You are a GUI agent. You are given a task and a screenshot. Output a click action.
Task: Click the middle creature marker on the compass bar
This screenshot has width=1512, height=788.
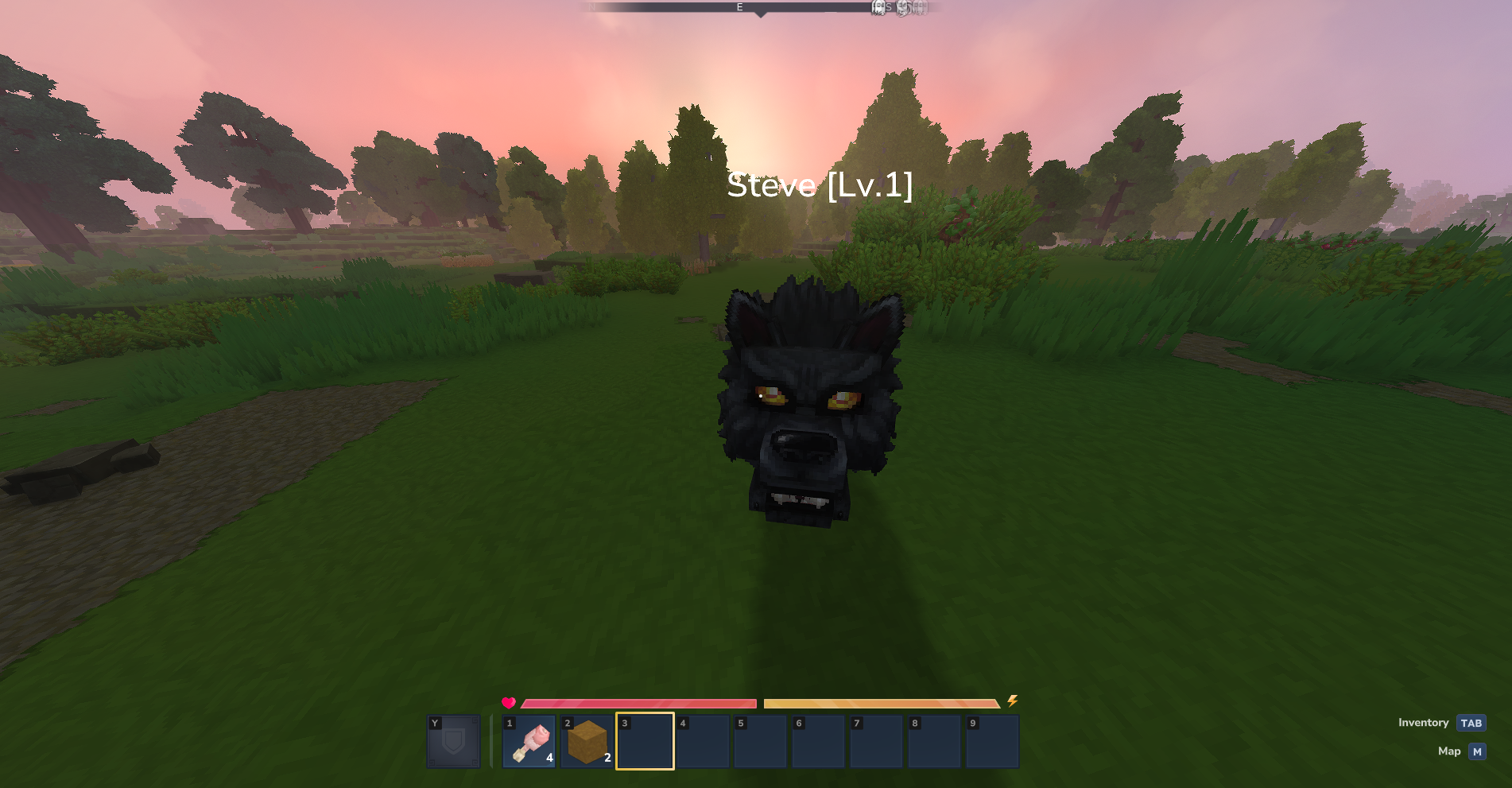pos(901,8)
